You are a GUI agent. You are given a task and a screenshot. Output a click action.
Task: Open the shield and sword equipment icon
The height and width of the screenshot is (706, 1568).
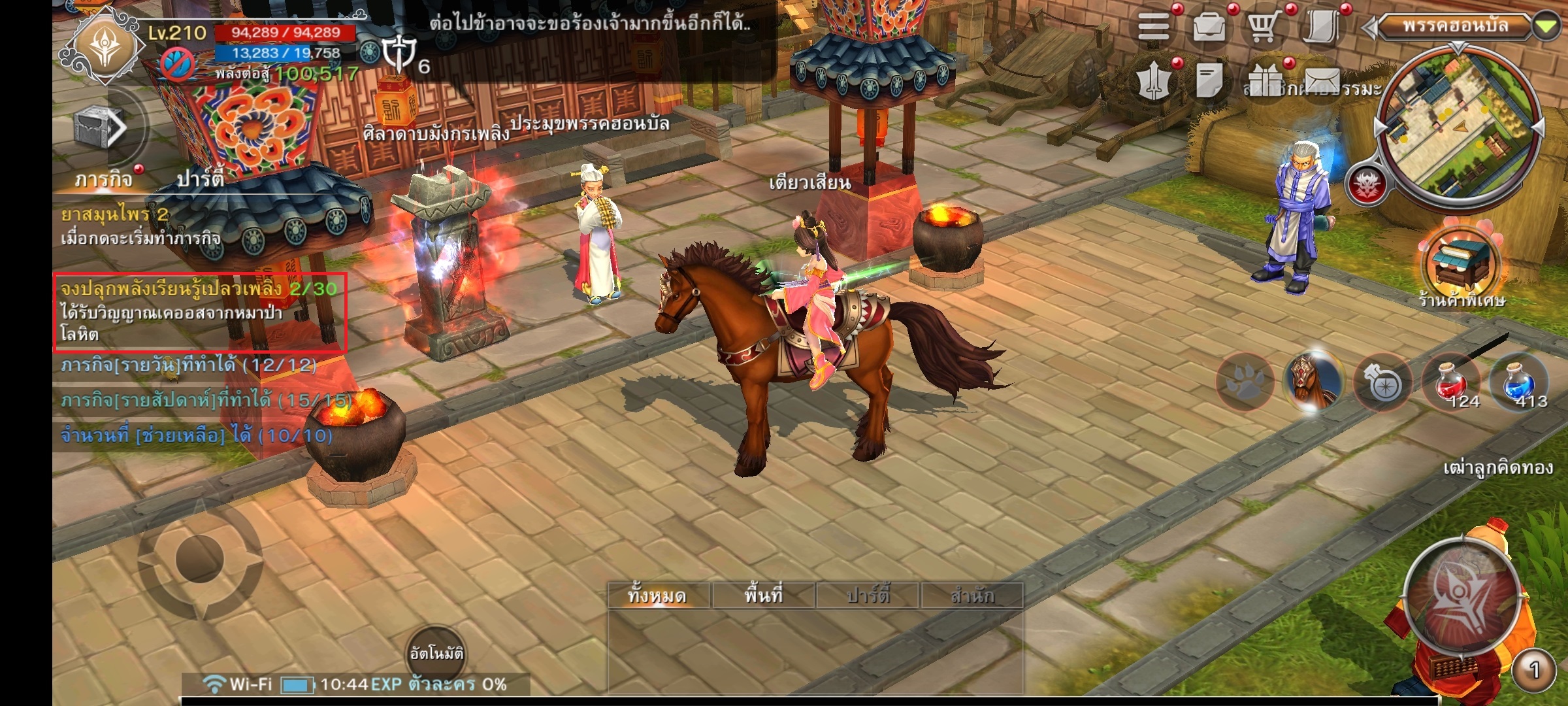pos(1154,82)
